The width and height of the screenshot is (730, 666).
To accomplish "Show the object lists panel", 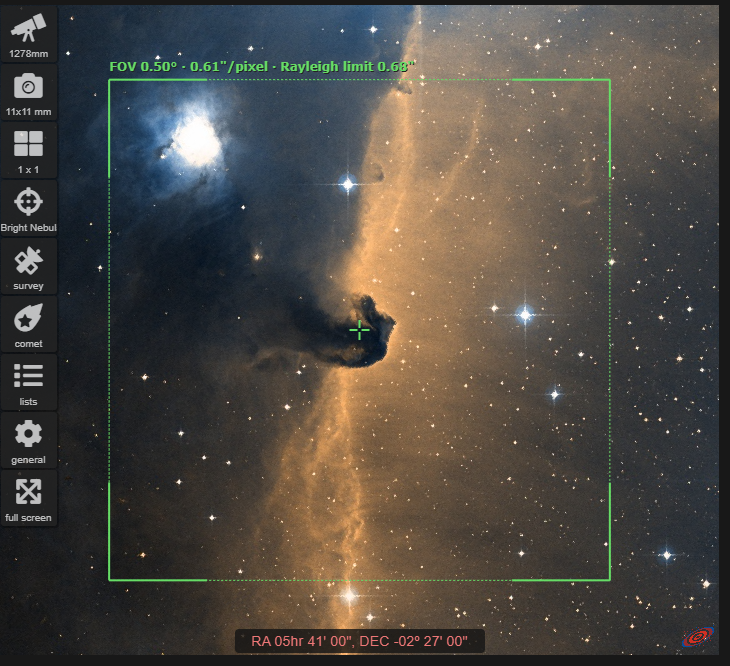I will coord(29,382).
